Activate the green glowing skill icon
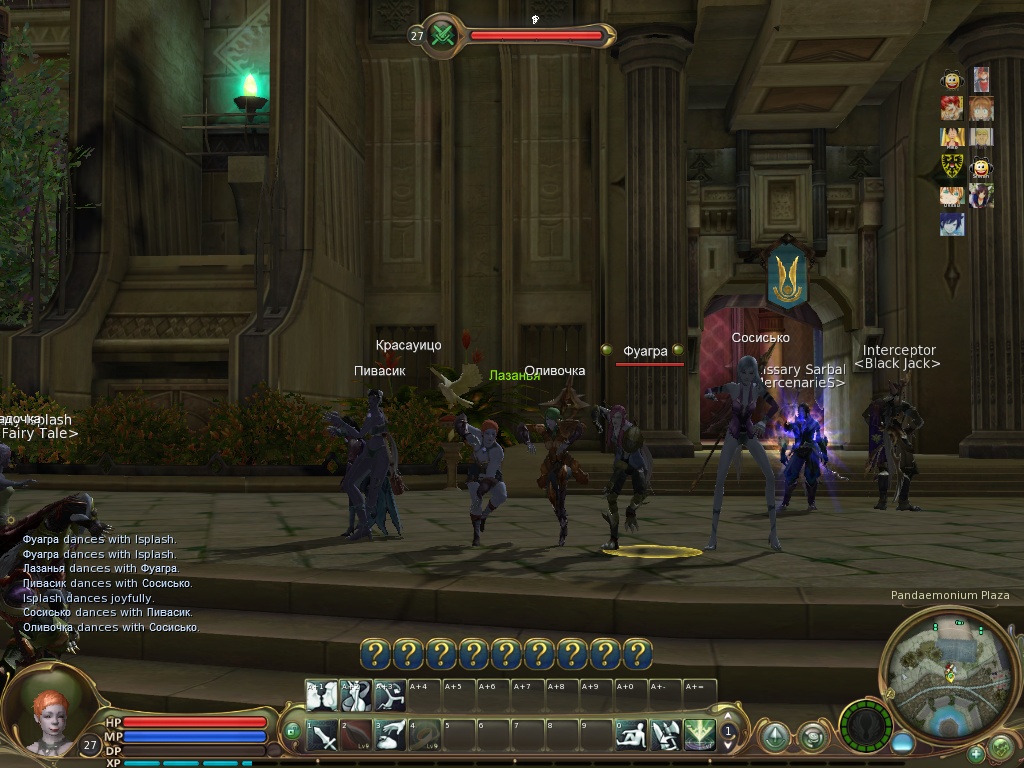This screenshot has width=1024, height=768. tap(699, 736)
